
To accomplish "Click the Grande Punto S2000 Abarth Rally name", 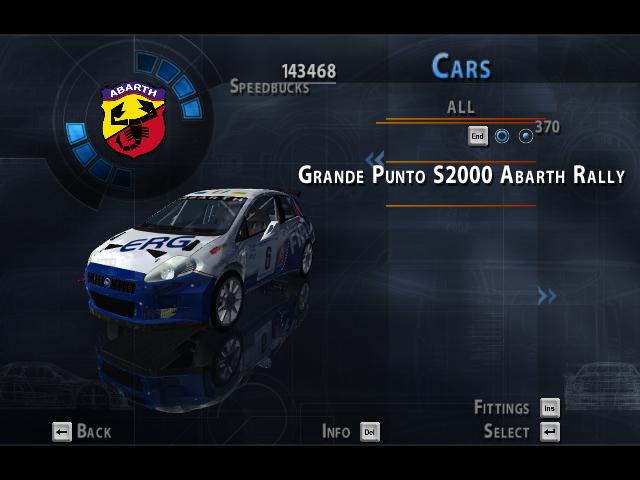I will [x=461, y=175].
